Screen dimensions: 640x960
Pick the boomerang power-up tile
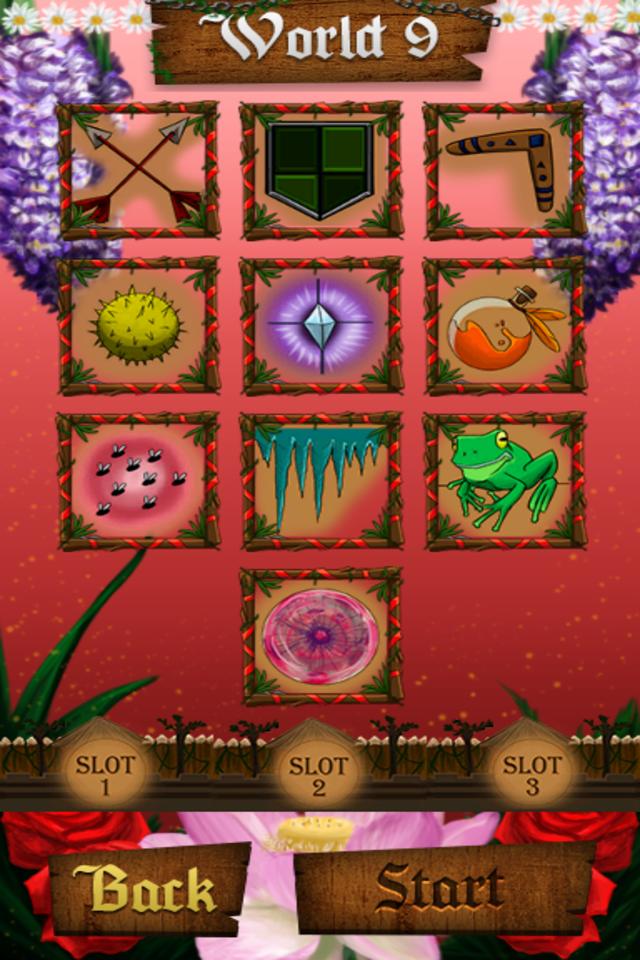[x=505, y=170]
